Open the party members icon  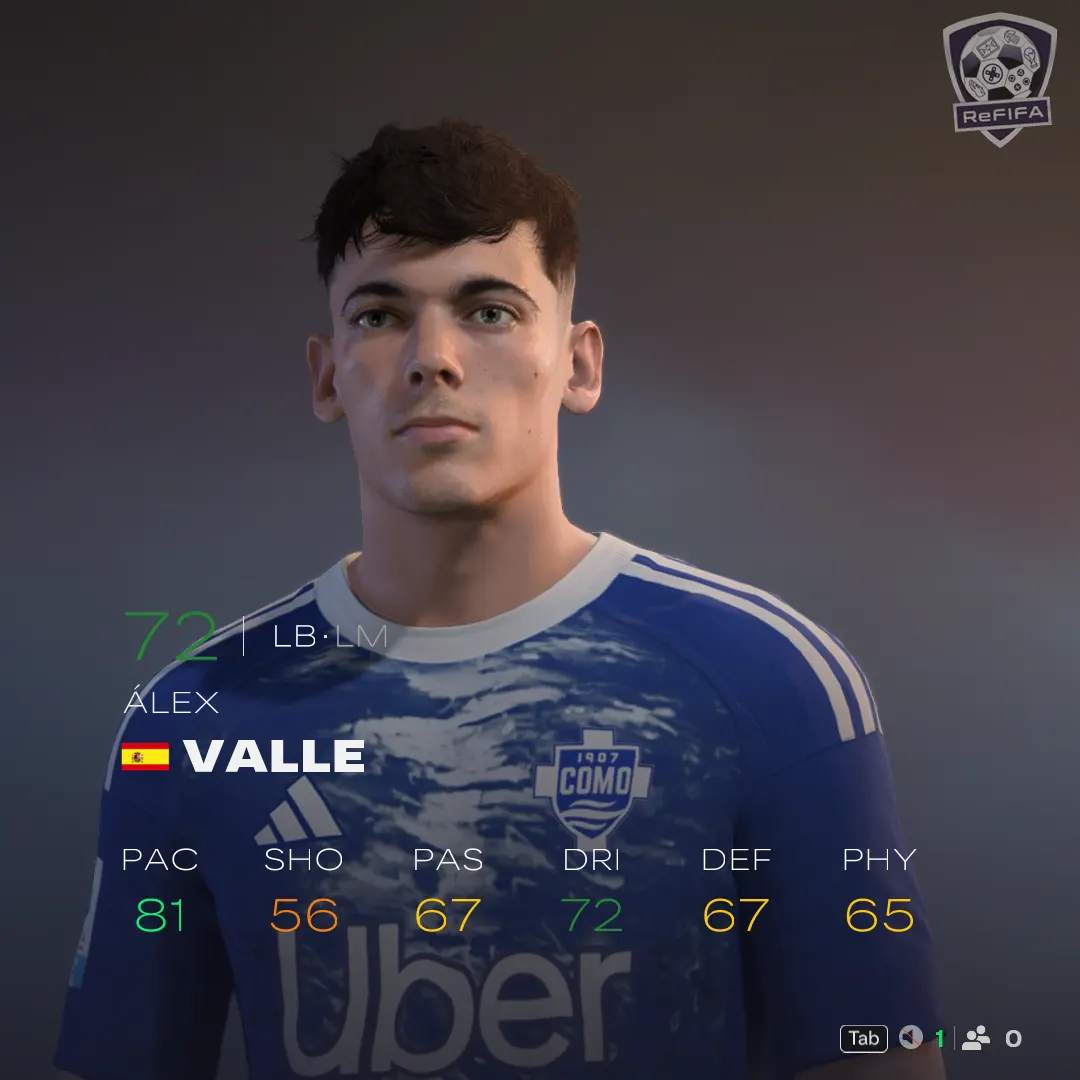[976, 1038]
